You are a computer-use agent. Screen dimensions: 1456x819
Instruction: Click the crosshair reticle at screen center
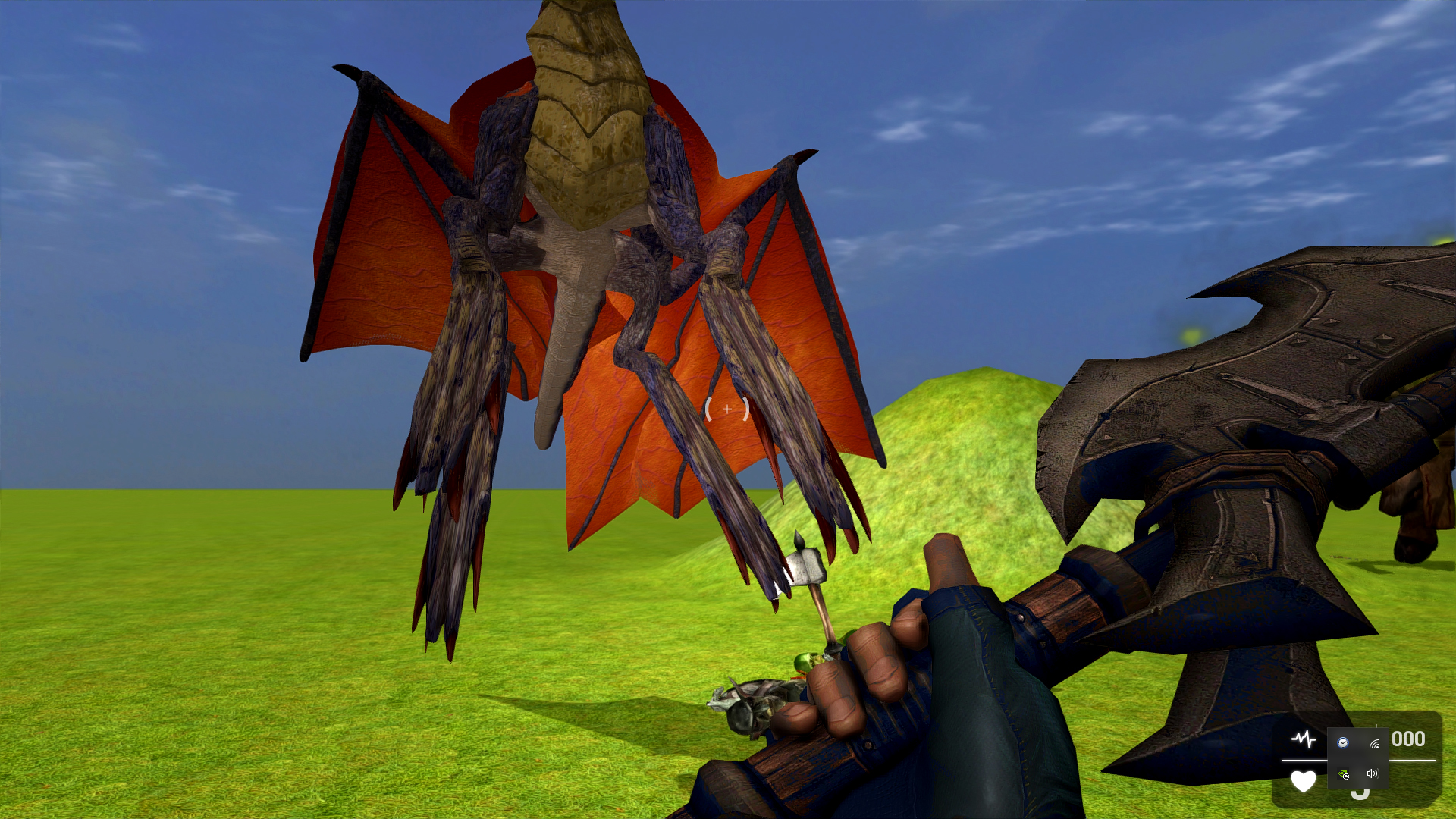point(726,409)
